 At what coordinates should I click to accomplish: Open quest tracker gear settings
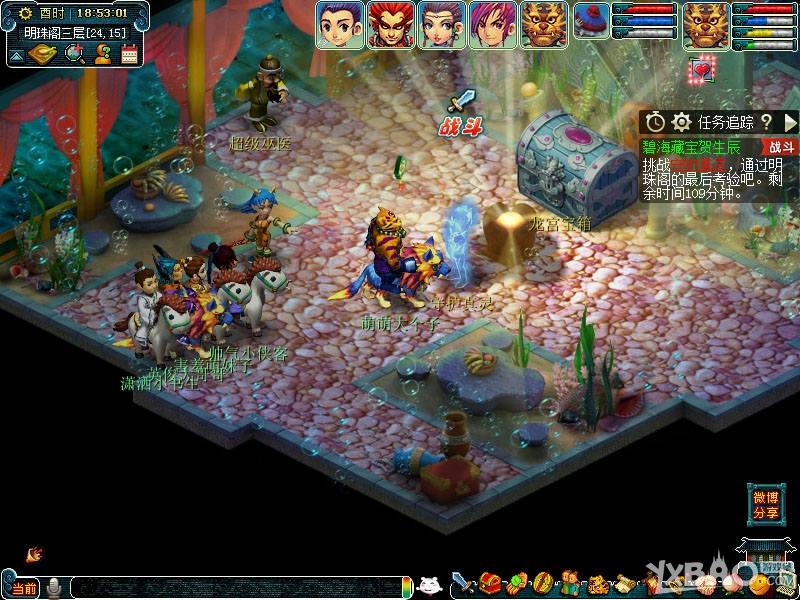[x=682, y=122]
